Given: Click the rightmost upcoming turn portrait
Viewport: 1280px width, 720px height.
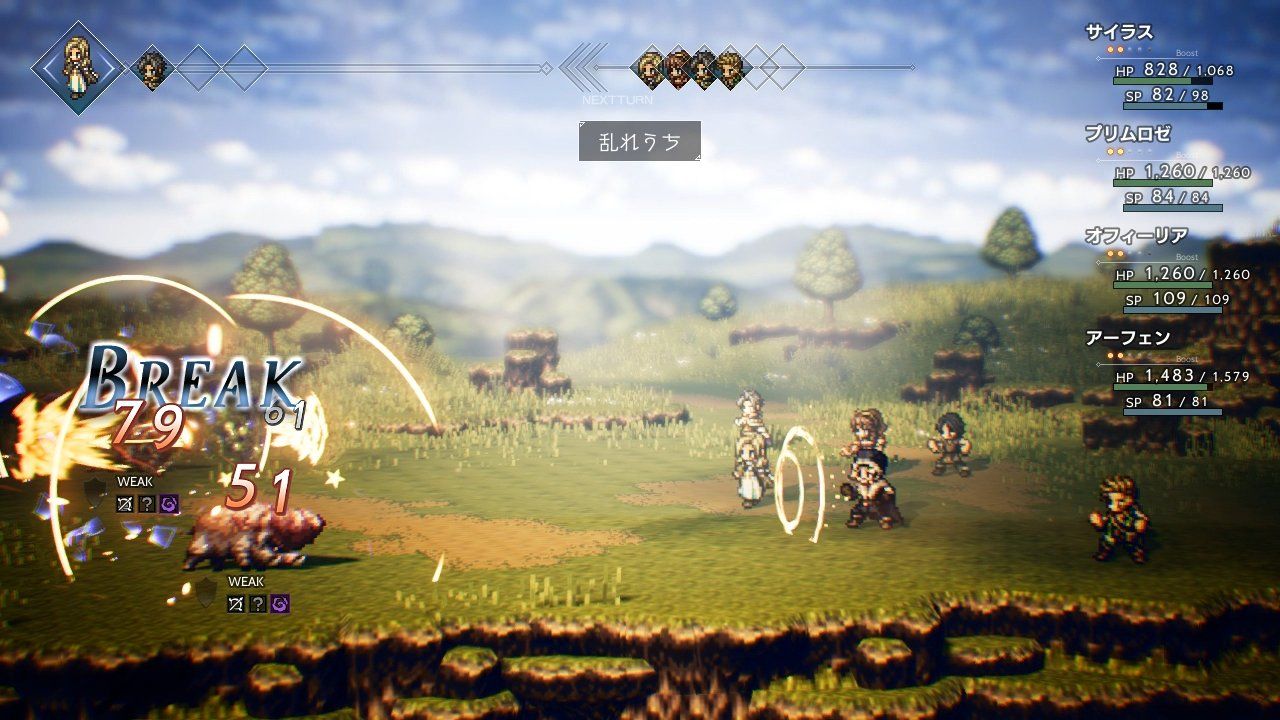Looking at the screenshot, I should 729,68.
